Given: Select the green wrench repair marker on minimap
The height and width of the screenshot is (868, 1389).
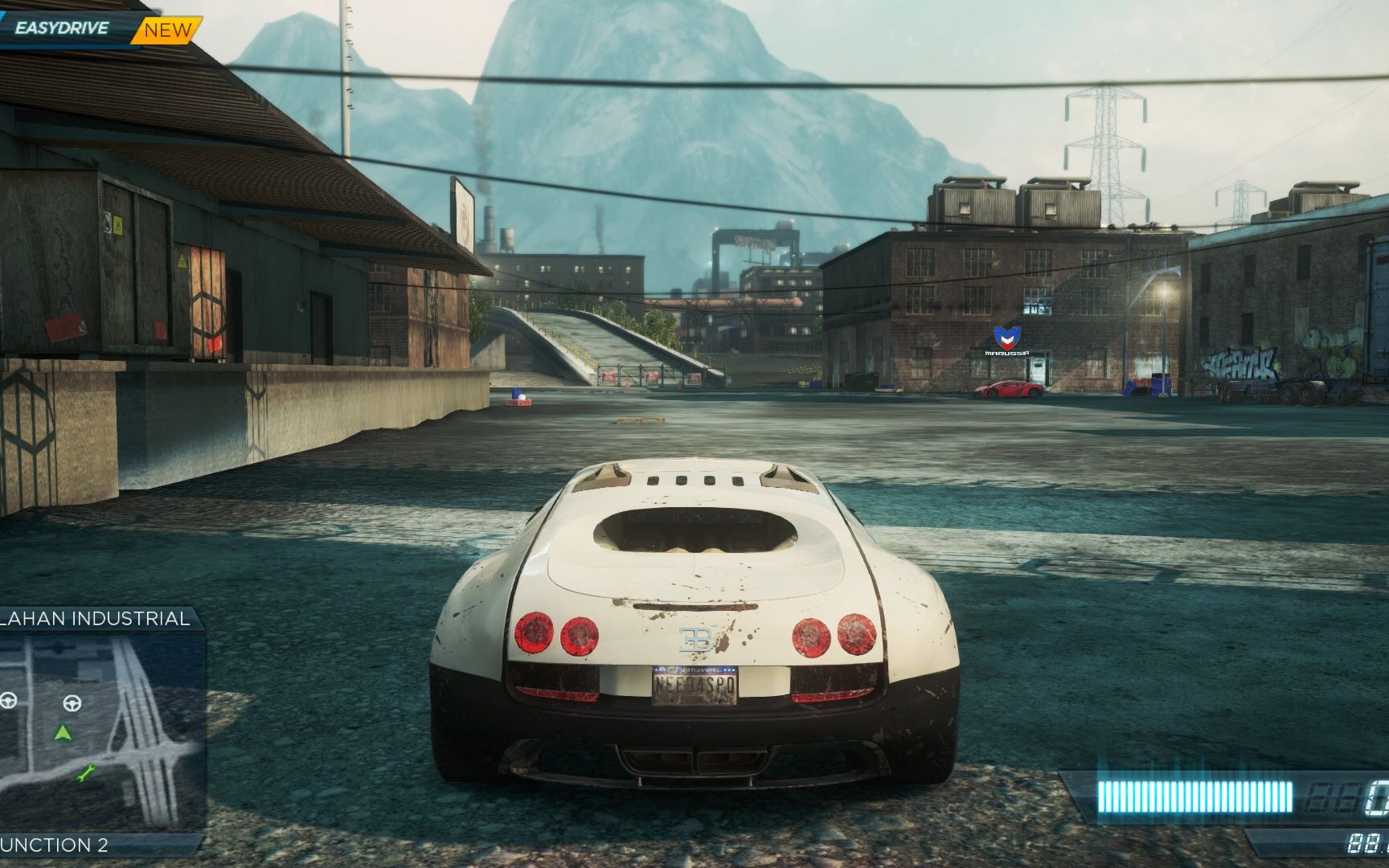Looking at the screenshot, I should pos(86,773).
